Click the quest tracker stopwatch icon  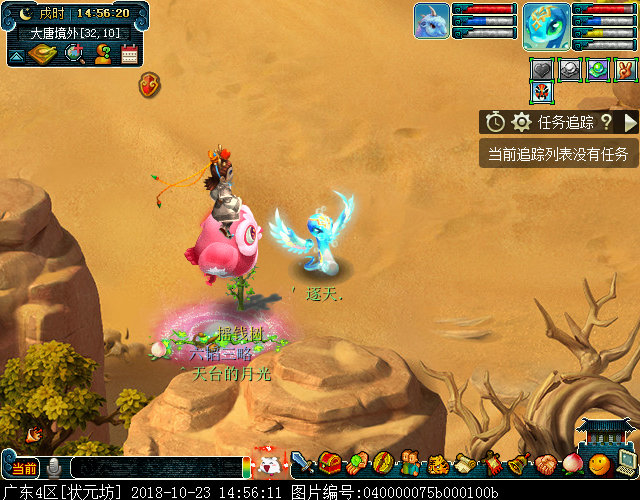495,122
